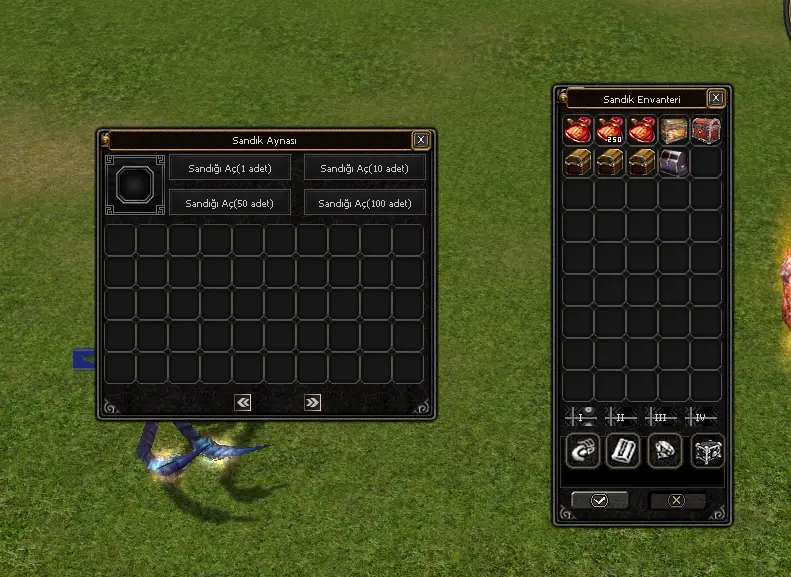Show inventory page I
The width and height of the screenshot is (791, 577).
tap(580, 417)
